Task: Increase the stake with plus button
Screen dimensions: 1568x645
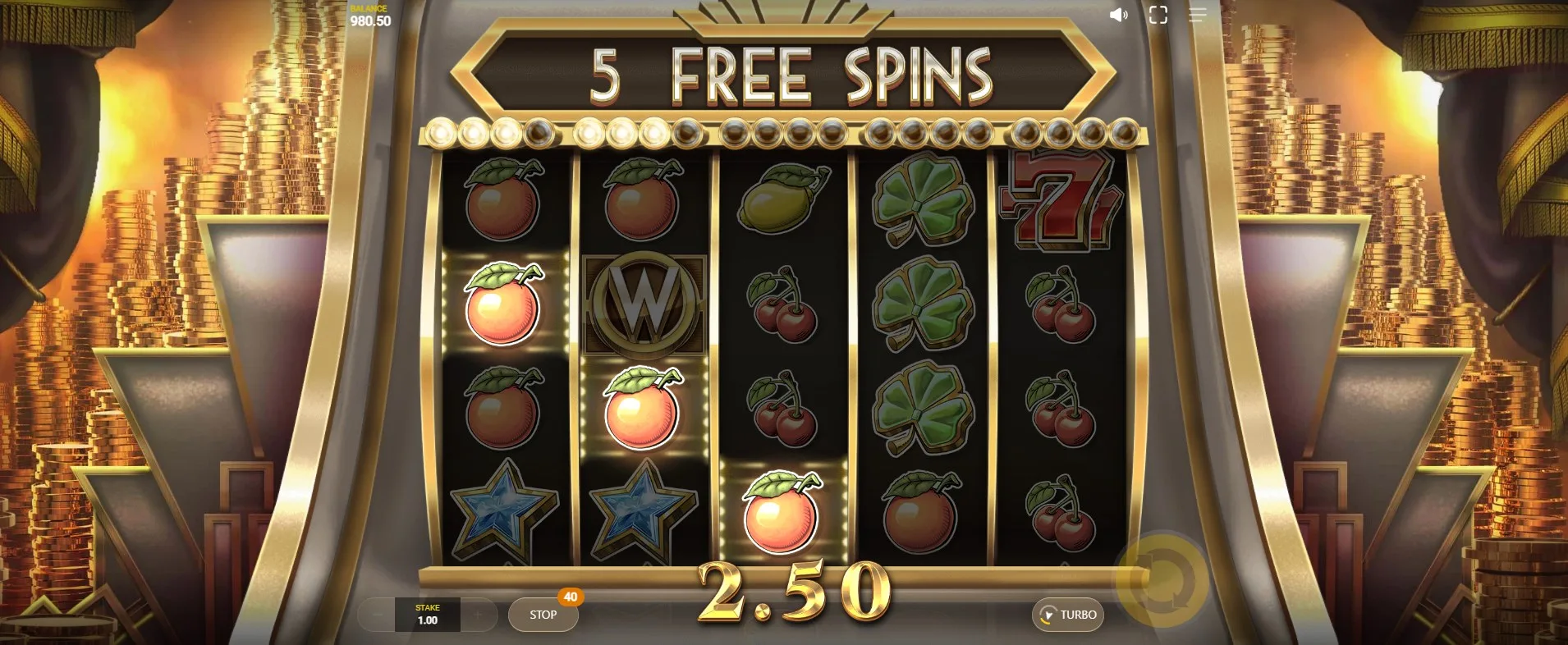Action: (477, 614)
